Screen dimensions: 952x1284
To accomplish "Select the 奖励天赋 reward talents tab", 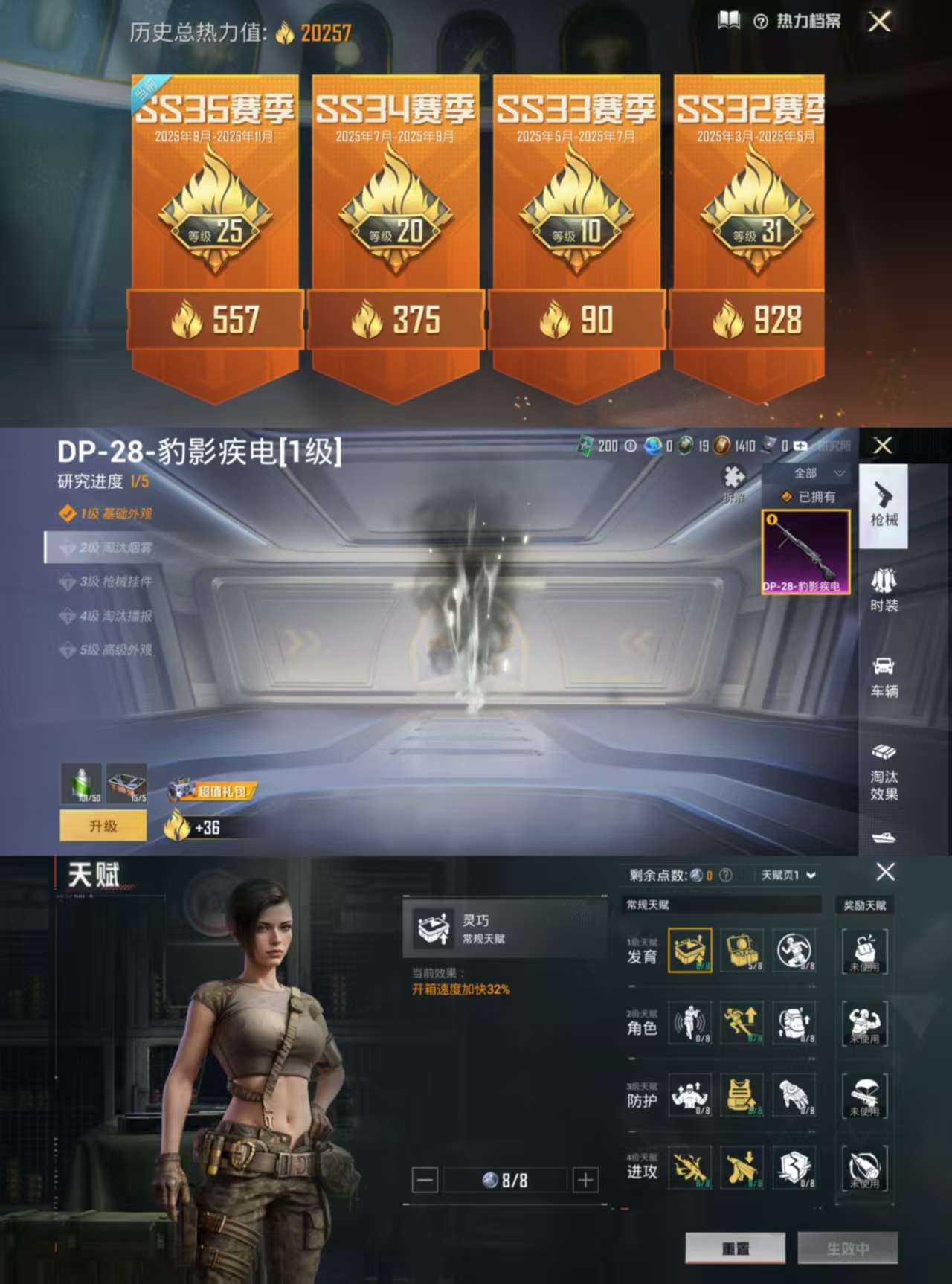I will [x=863, y=906].
